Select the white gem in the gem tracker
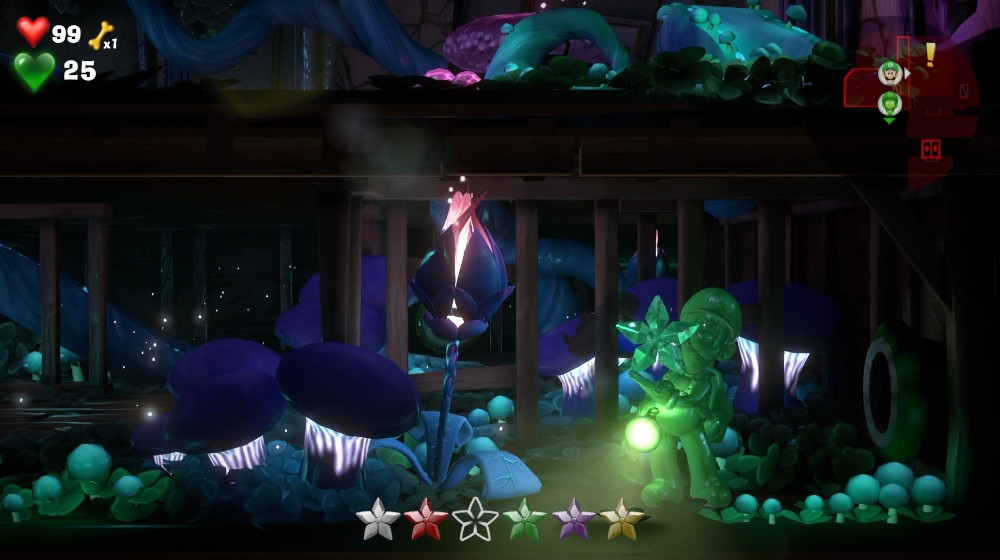This screenshot has width=1000, height=560. pyautogui.click(x=378, y=519)
